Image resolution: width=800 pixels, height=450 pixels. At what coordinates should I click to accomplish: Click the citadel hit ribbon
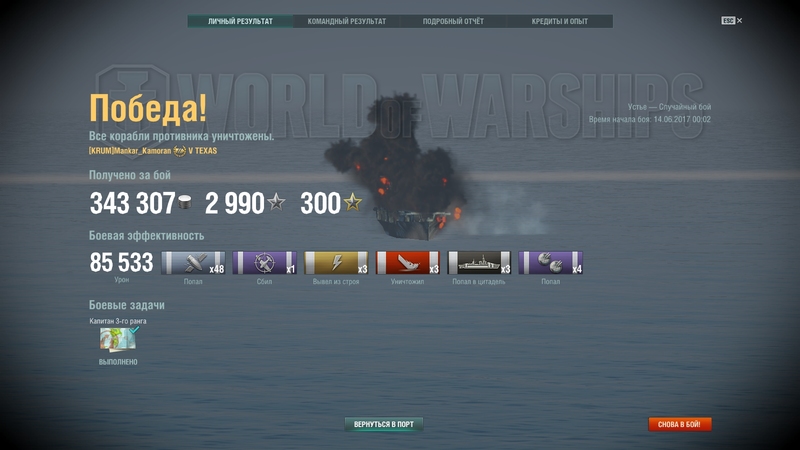click(x=479, y=263)
